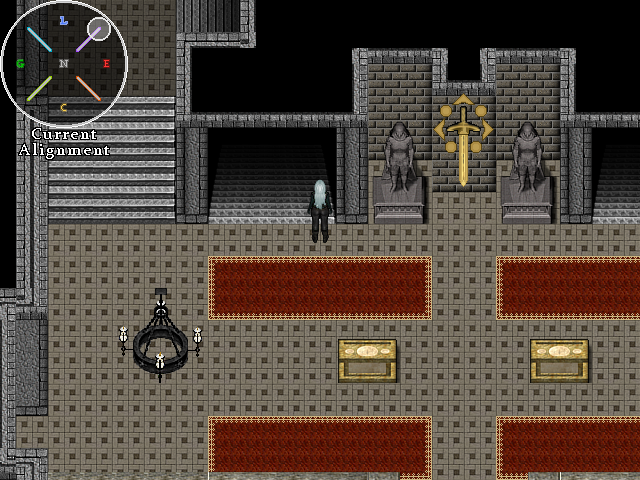Click the yellow C alignment marker

coord(64,107)
